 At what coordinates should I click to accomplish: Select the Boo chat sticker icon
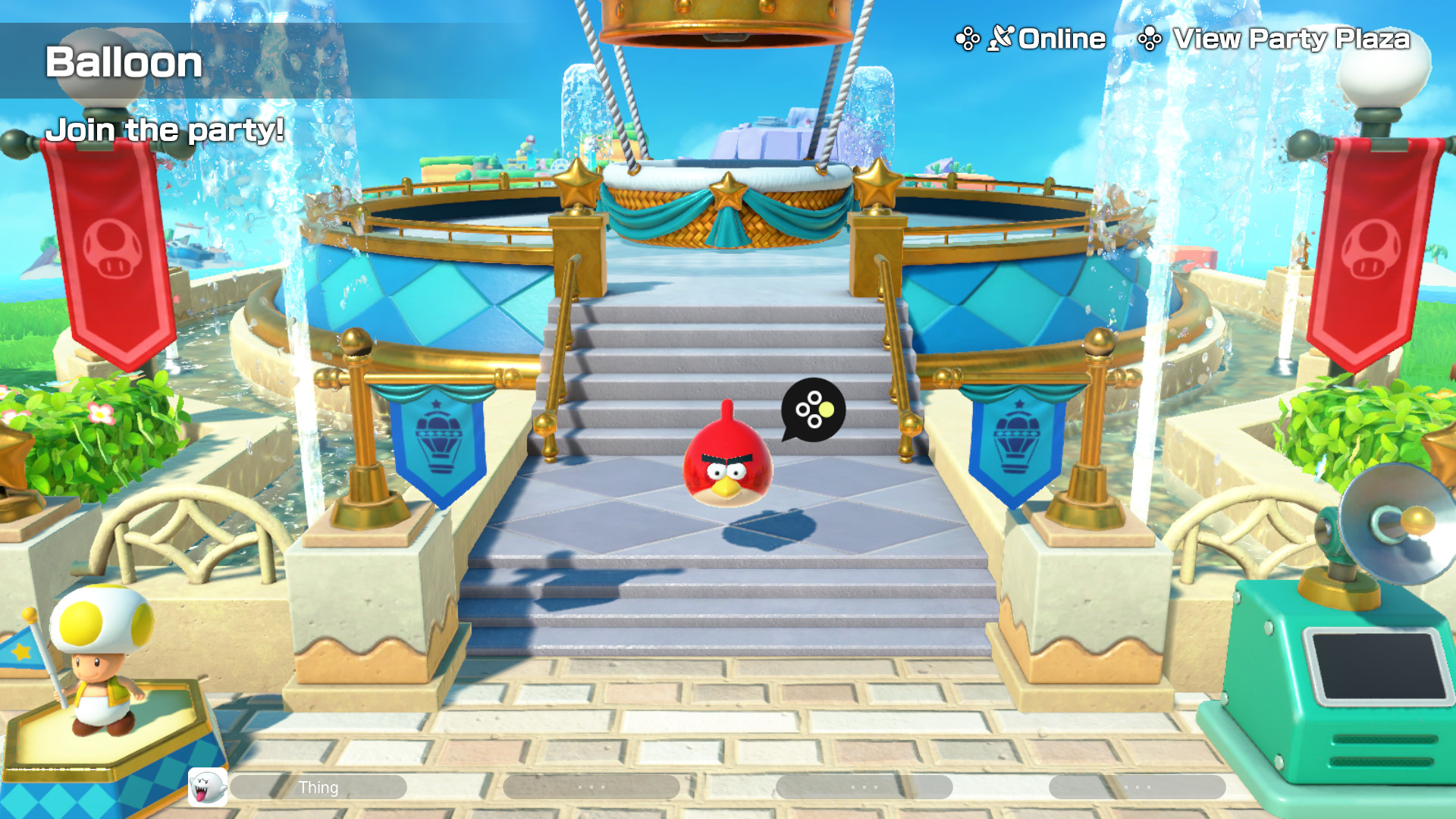click(x=206, y=787)
